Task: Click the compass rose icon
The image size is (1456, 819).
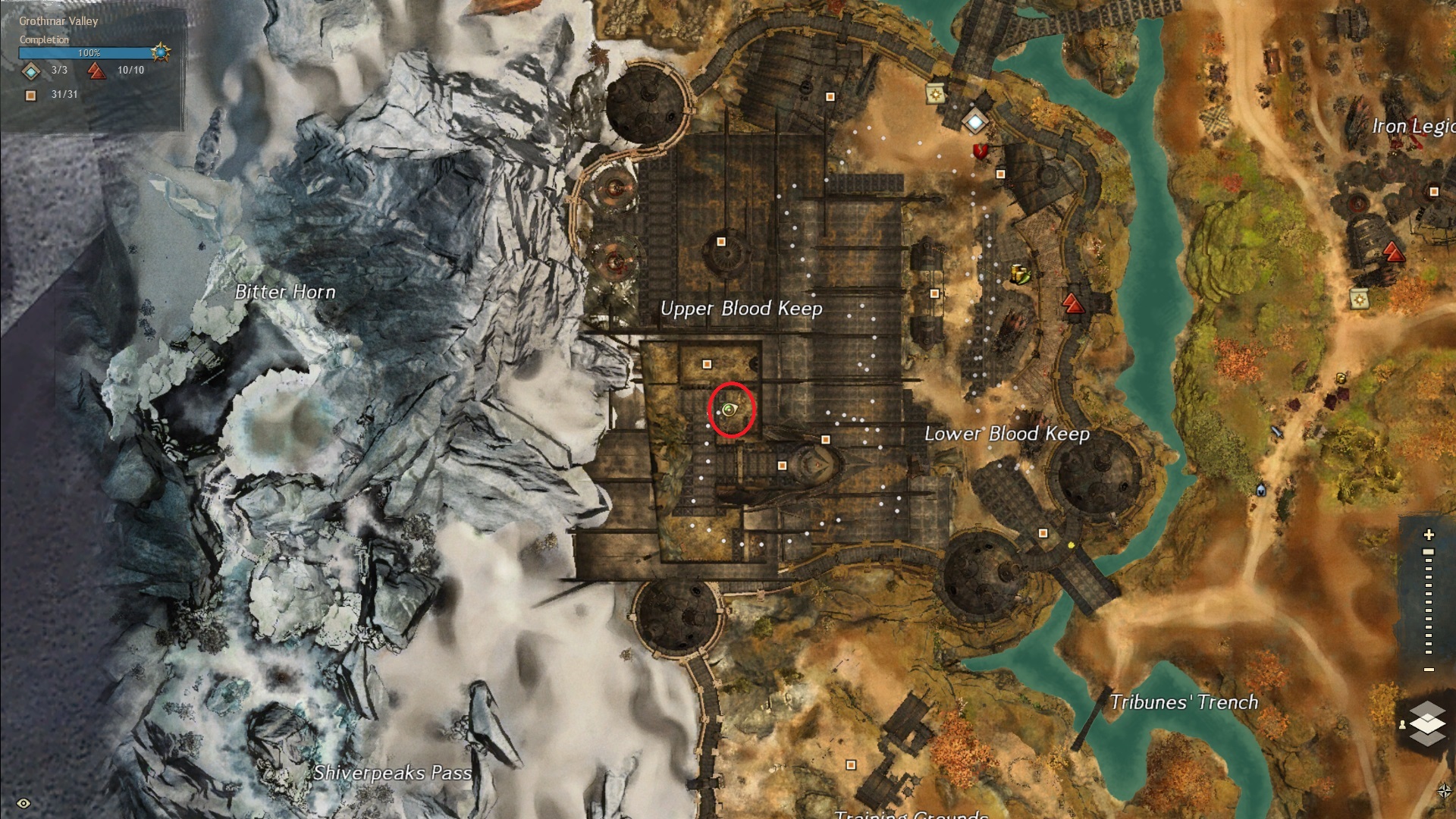Action: (1444, 791)
